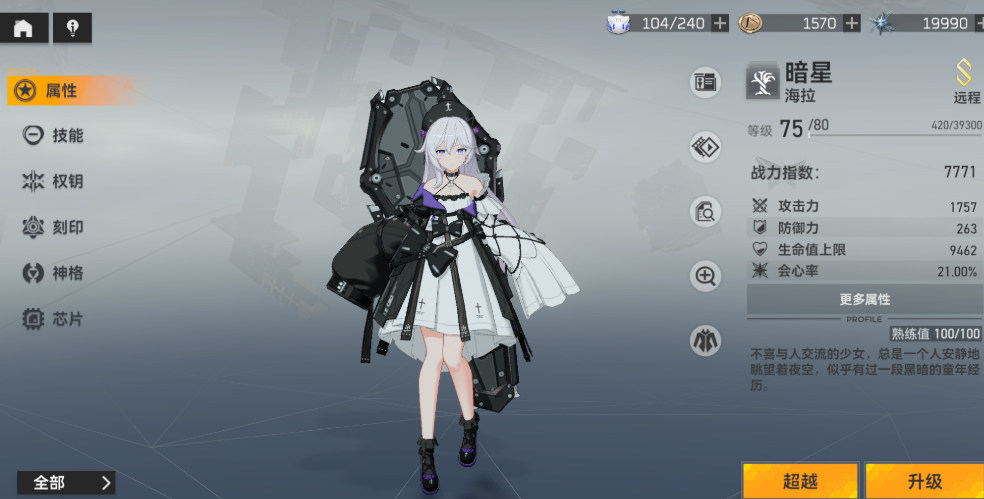Click the diamond arrows switch icon
The height and width of the screenshot is (499, 984).
pyautogui.click(x=706, y=147)
